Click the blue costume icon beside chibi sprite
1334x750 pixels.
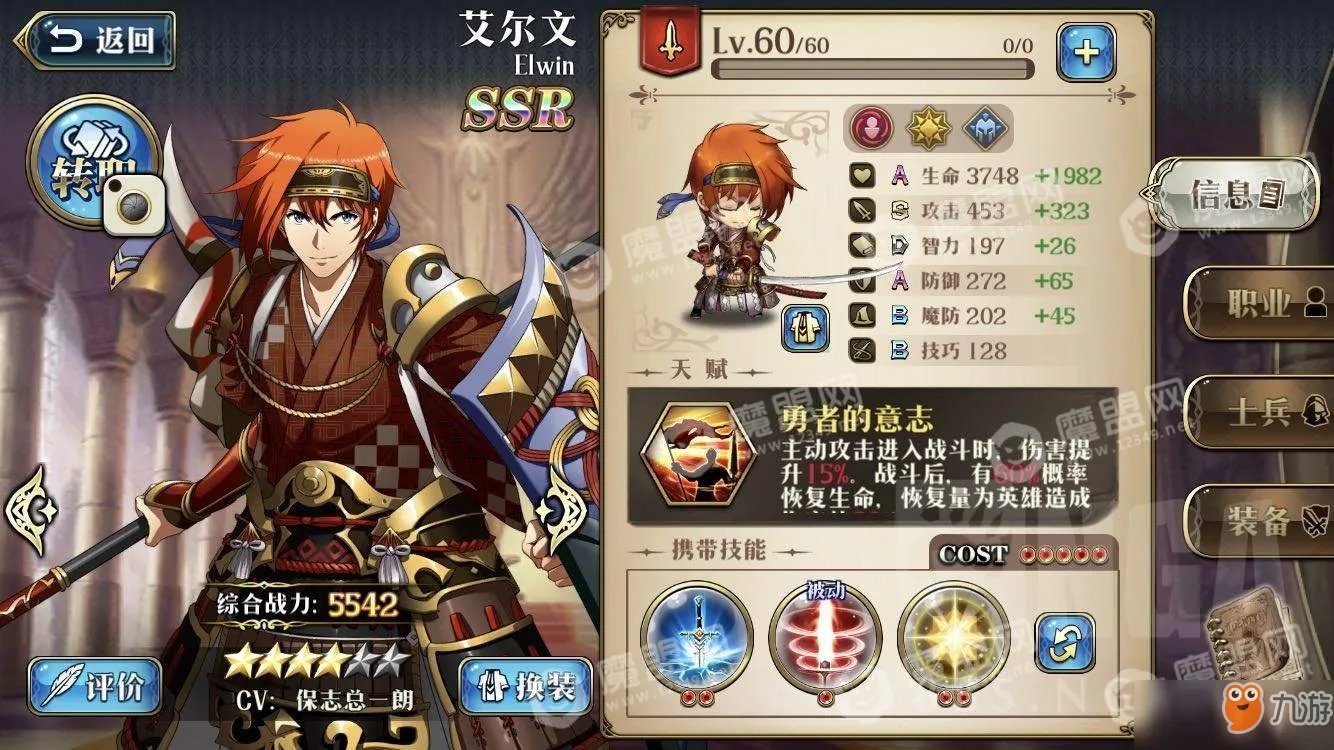click(805, 329)
